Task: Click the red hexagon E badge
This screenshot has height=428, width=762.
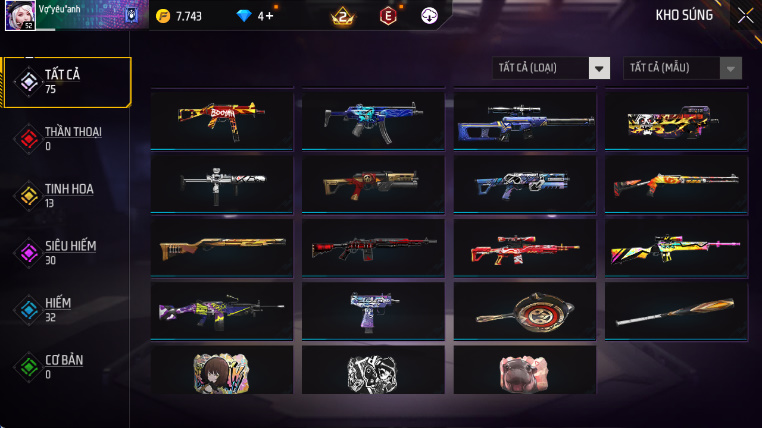Action: tap(388, 15)
